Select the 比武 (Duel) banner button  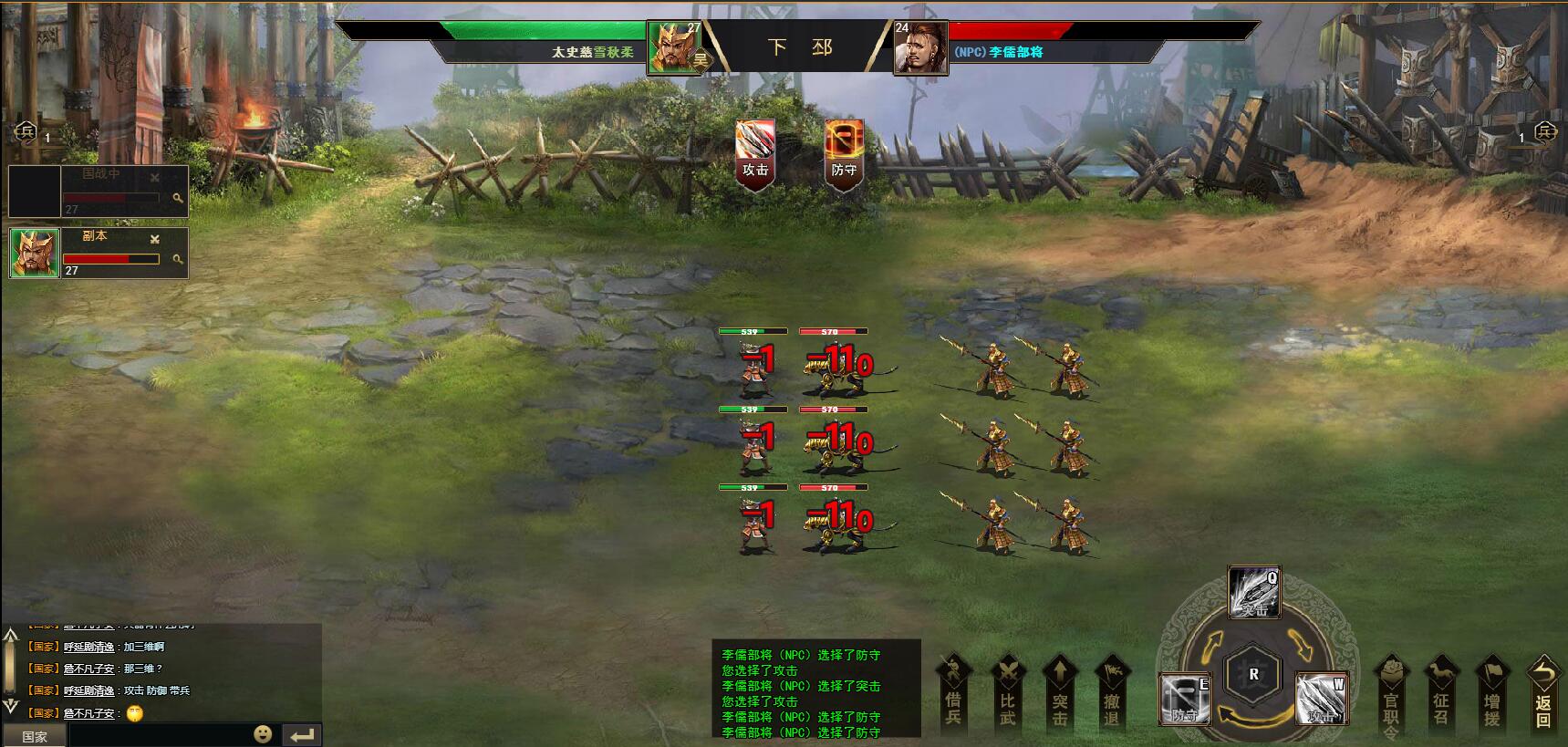pos(1007,693)
